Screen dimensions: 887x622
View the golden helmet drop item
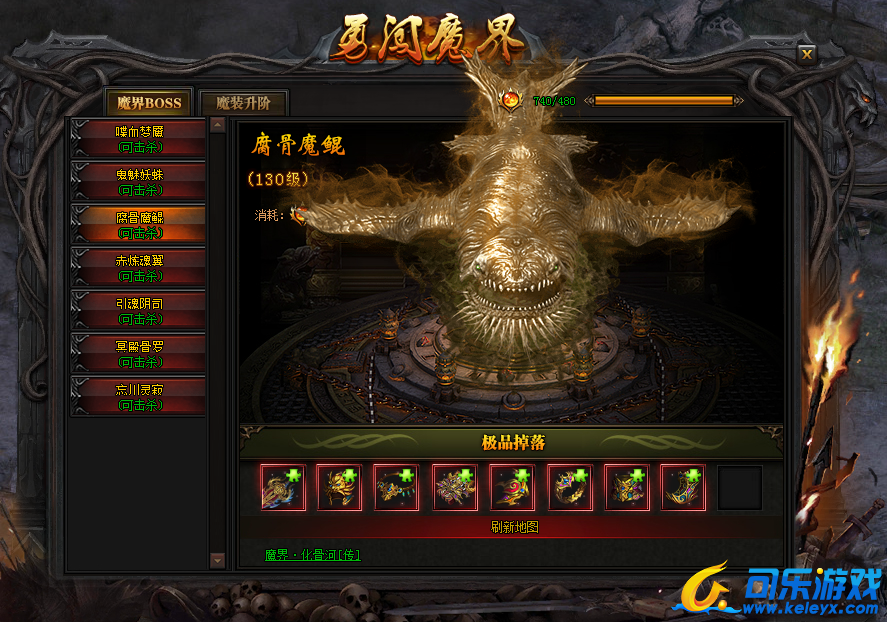[340, 488]
